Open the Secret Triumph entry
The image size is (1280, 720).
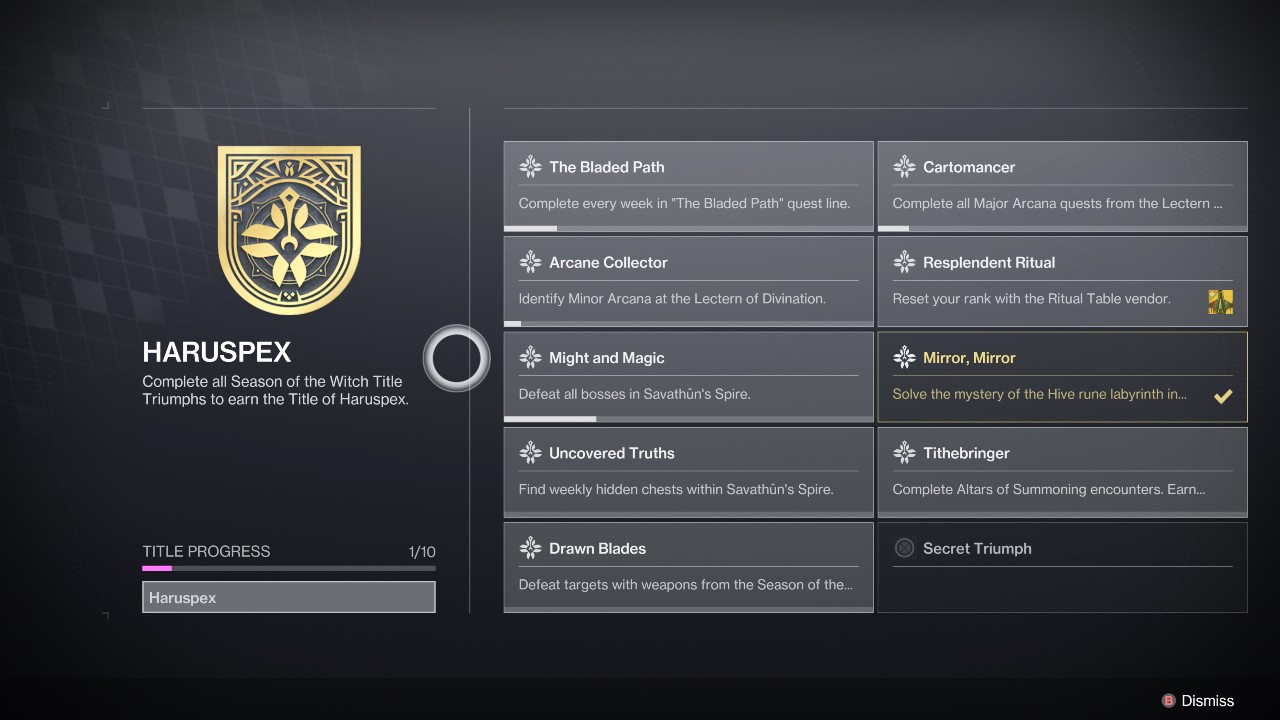[1062, 567]
